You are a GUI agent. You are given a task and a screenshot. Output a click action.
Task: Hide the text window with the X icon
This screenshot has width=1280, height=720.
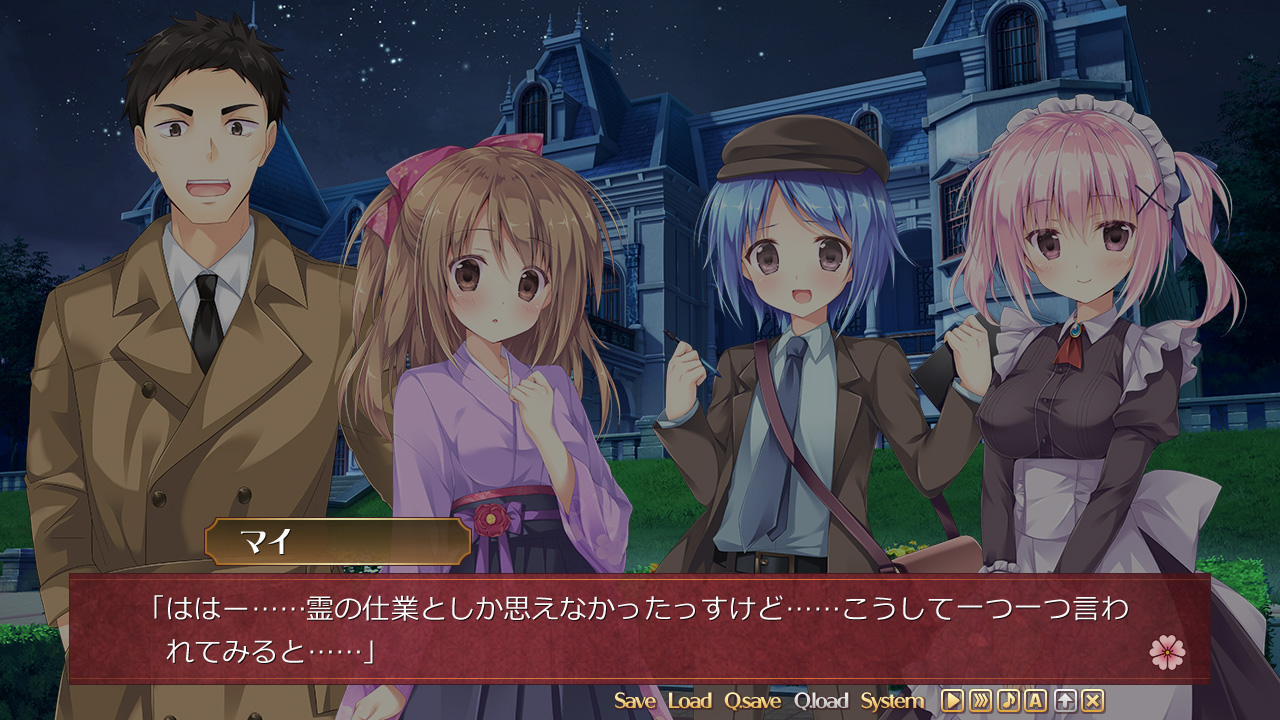point(1093,701)
